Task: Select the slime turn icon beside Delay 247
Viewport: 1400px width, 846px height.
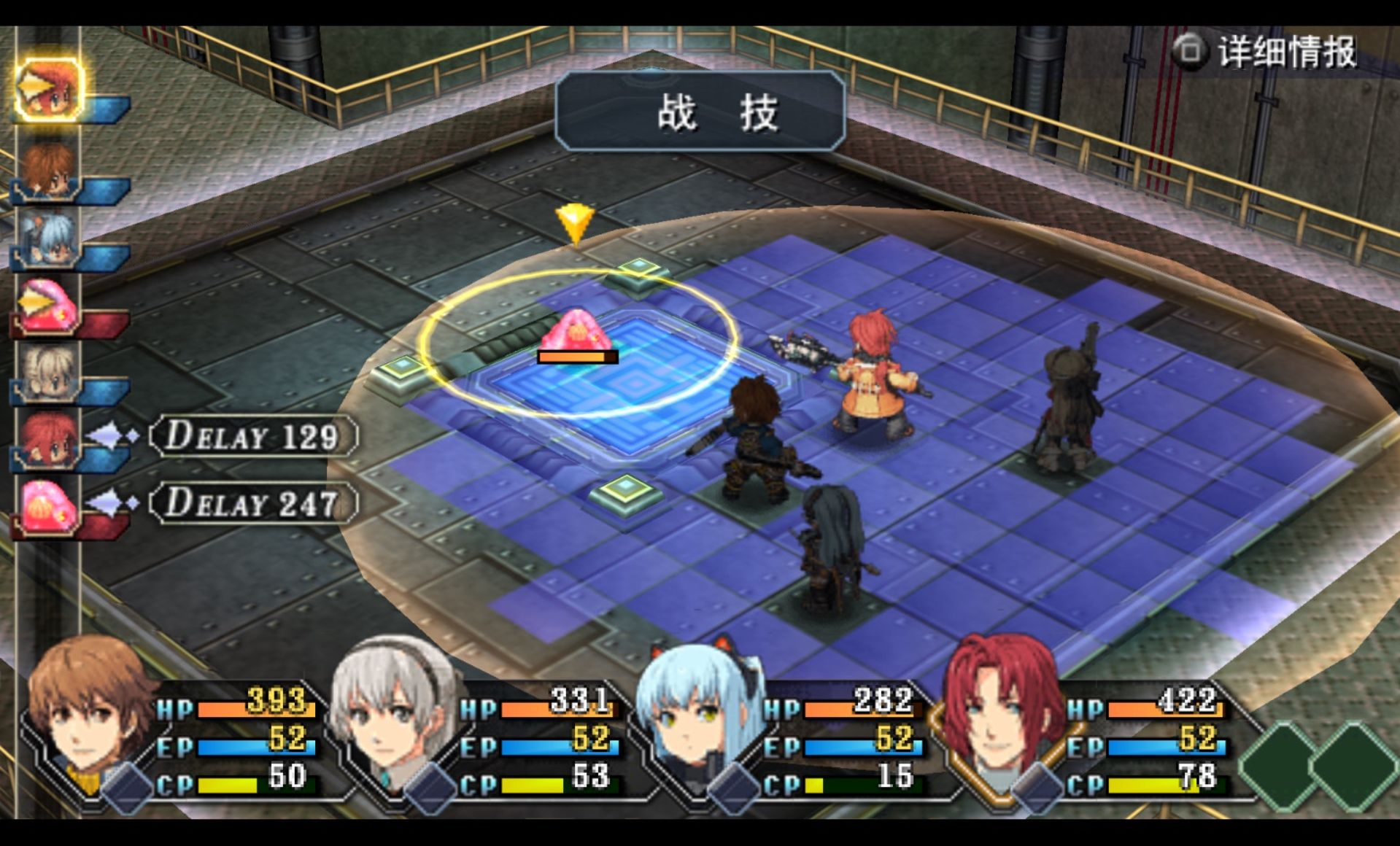Action: (x=47, y=505)
